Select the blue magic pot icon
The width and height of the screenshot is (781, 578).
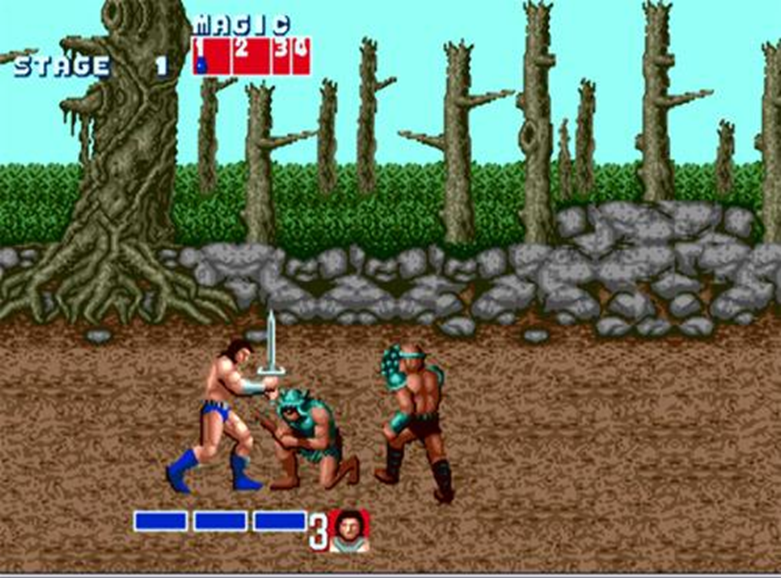(x=201, y=65)
